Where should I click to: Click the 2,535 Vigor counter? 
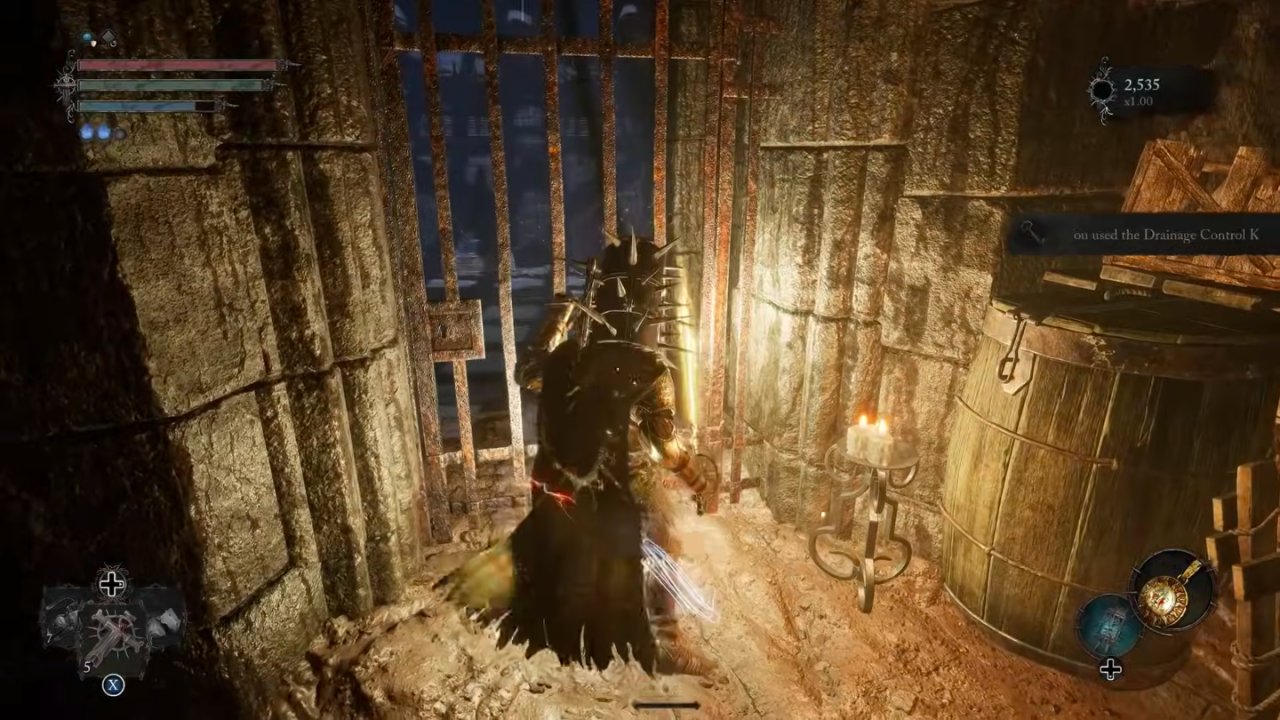click(1141, 85)
